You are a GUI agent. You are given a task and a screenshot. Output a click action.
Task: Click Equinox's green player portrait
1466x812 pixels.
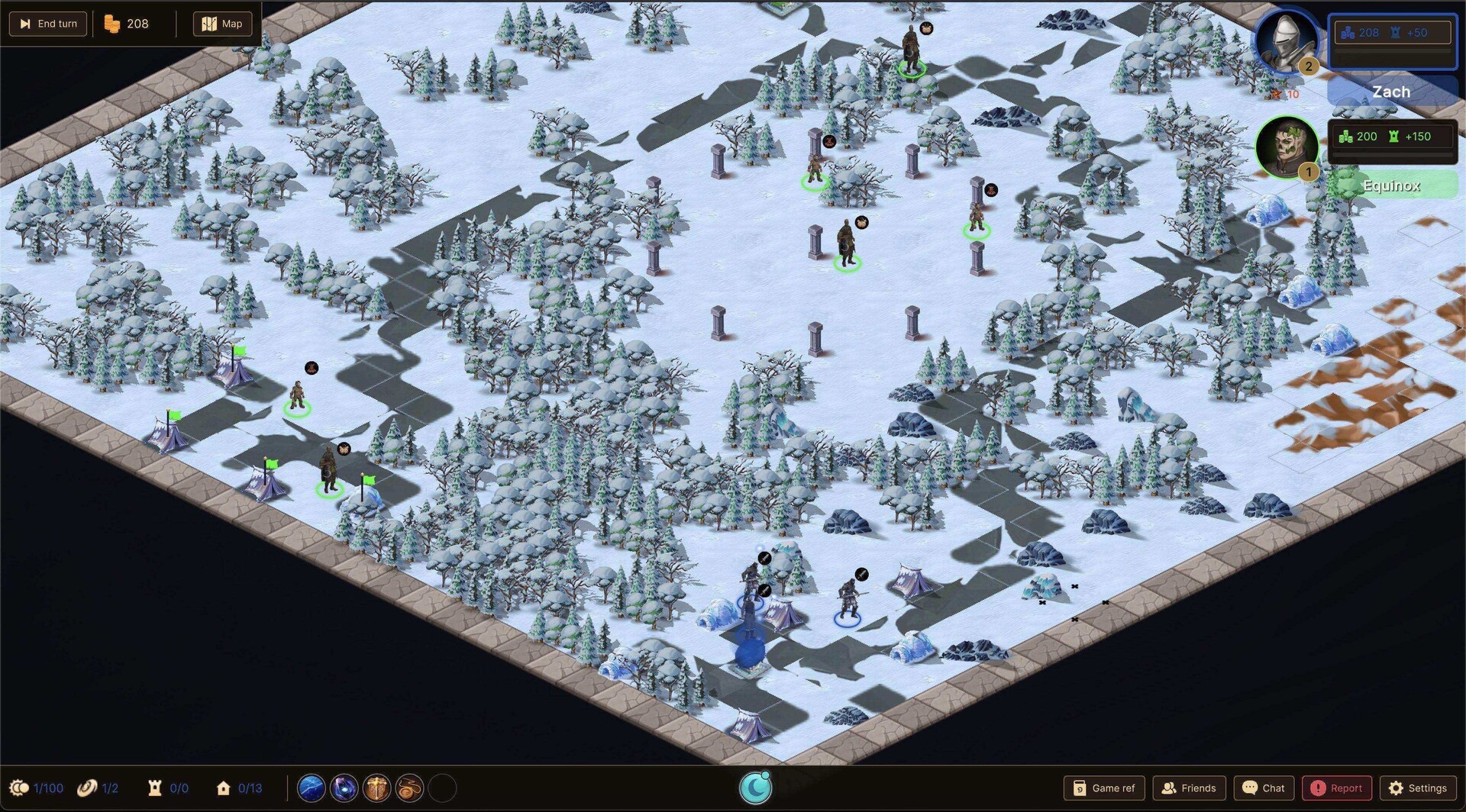click(1287, 147)
